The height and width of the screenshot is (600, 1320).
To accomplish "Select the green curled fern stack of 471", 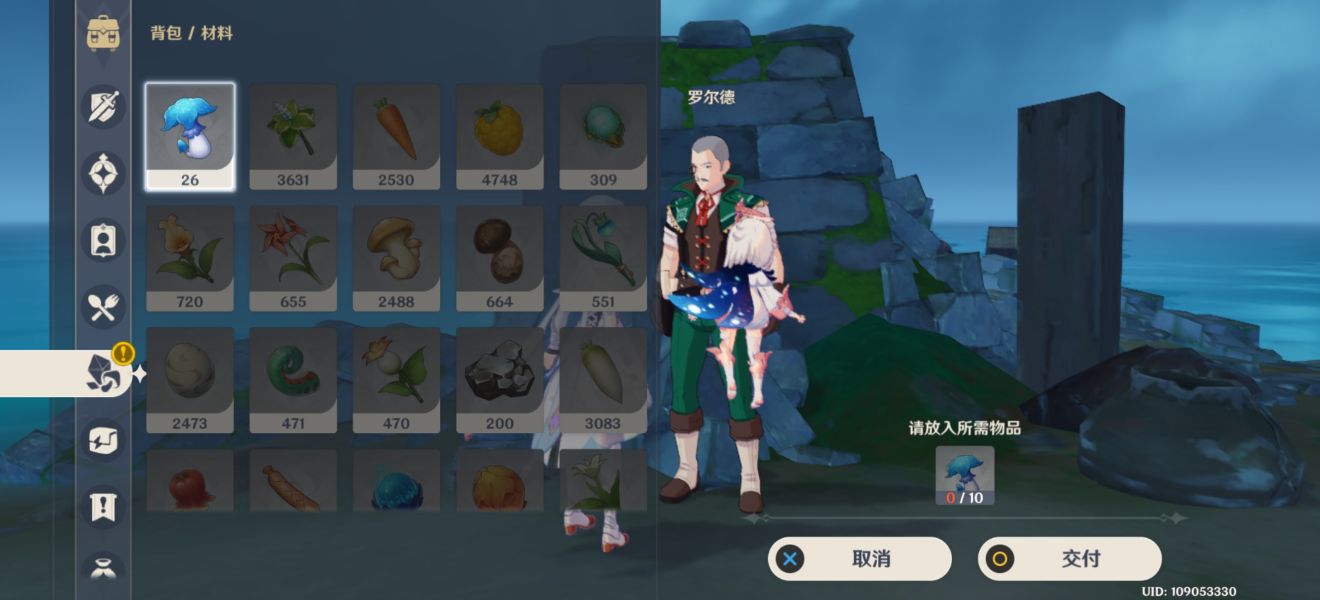I will (x=293, y=379).
